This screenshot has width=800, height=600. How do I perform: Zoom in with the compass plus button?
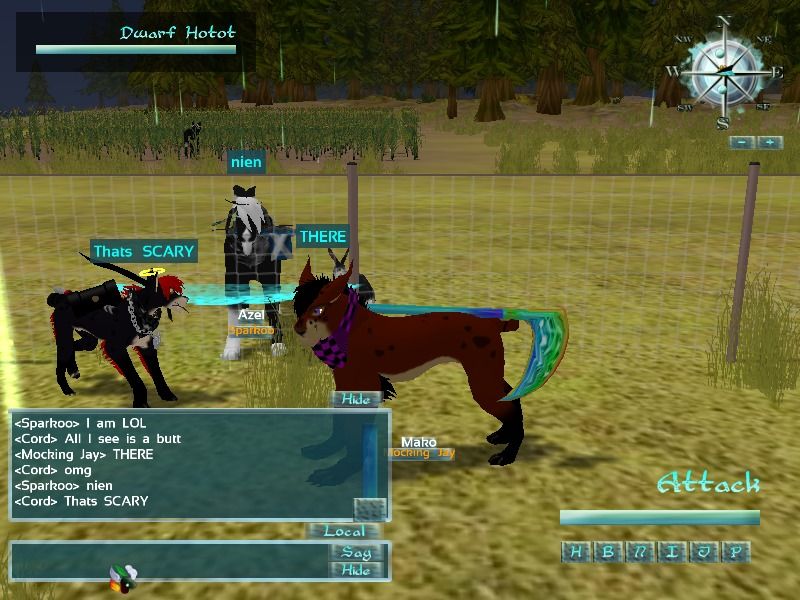click(x=769, y=143)
